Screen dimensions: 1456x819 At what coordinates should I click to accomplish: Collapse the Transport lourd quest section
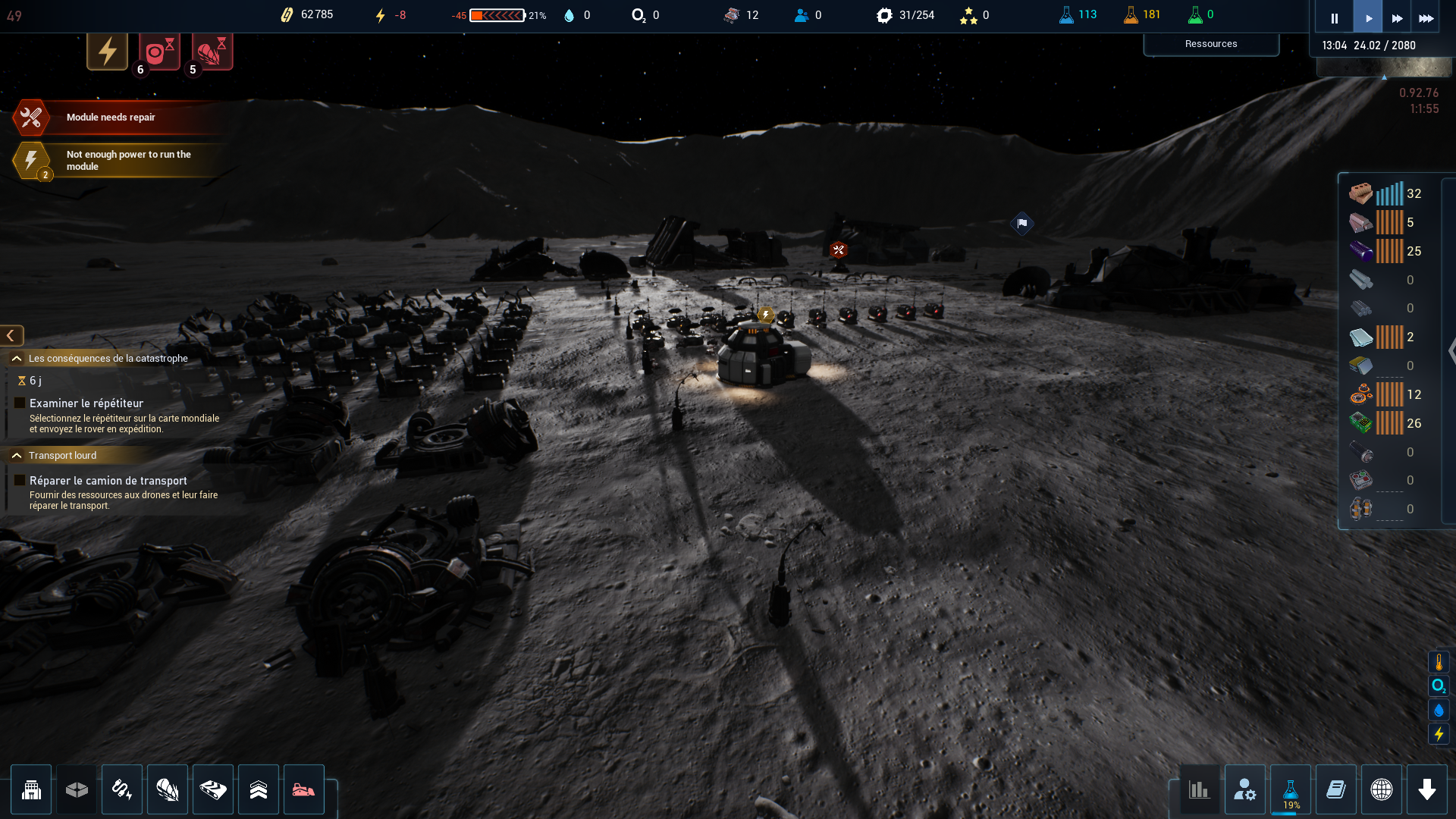(x=17, y=455)
